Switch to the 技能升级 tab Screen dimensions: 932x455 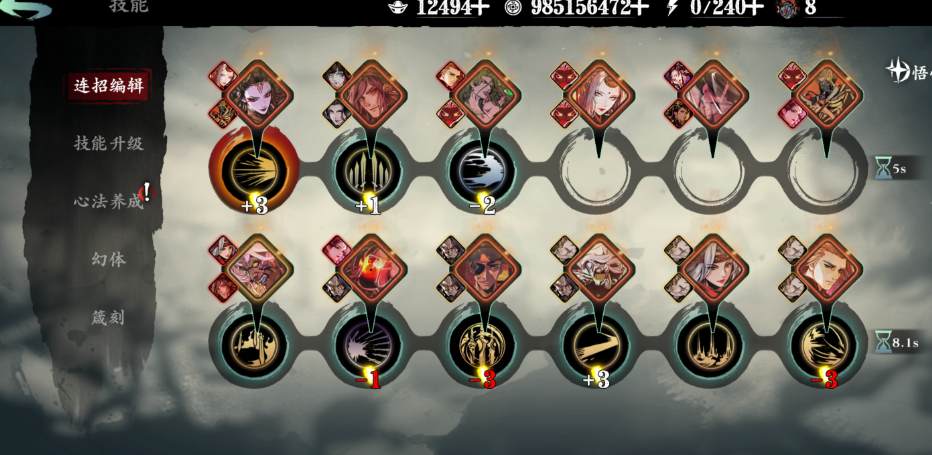[x=108, y=143]
